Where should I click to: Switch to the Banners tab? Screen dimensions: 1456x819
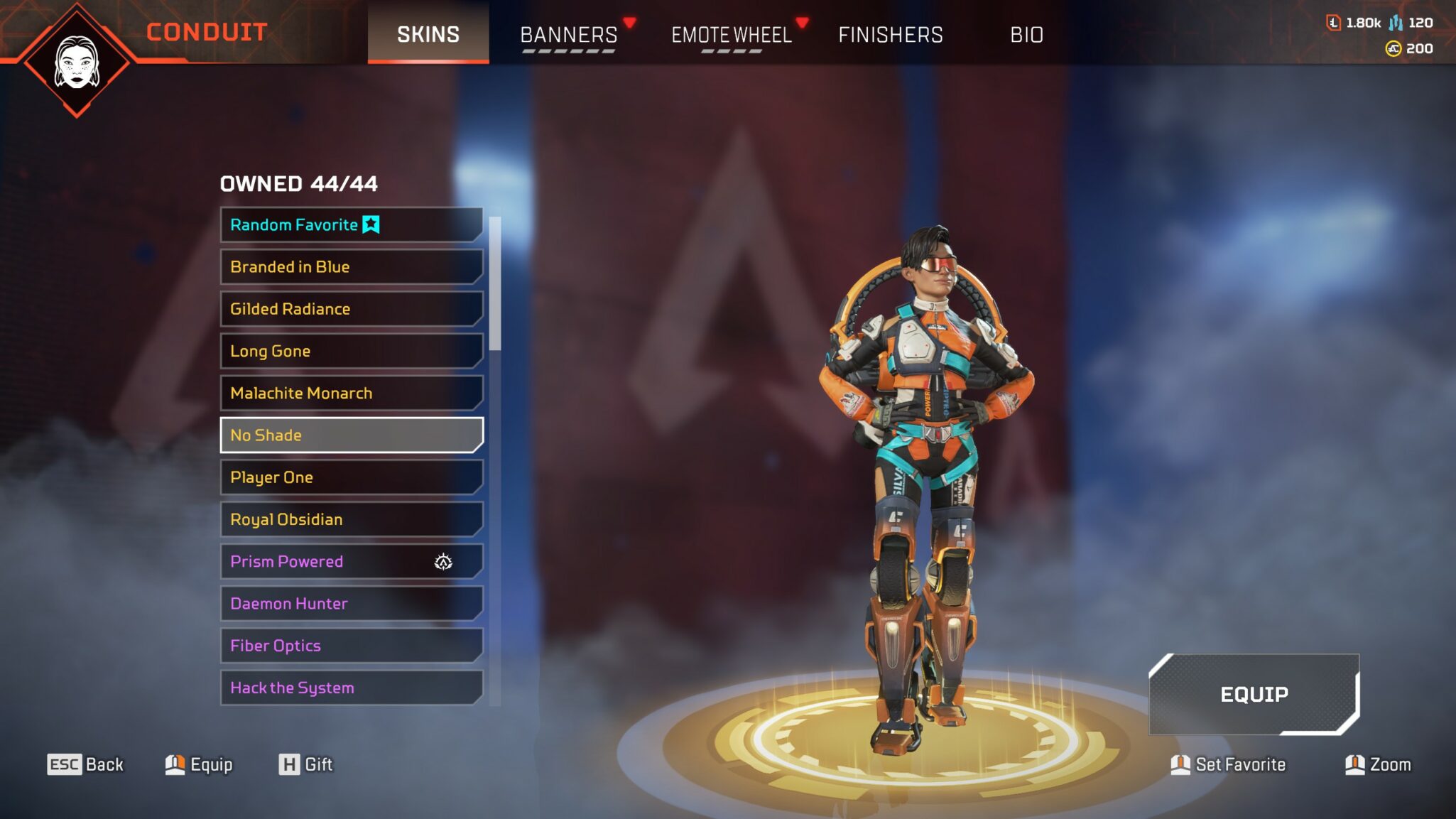568,34
